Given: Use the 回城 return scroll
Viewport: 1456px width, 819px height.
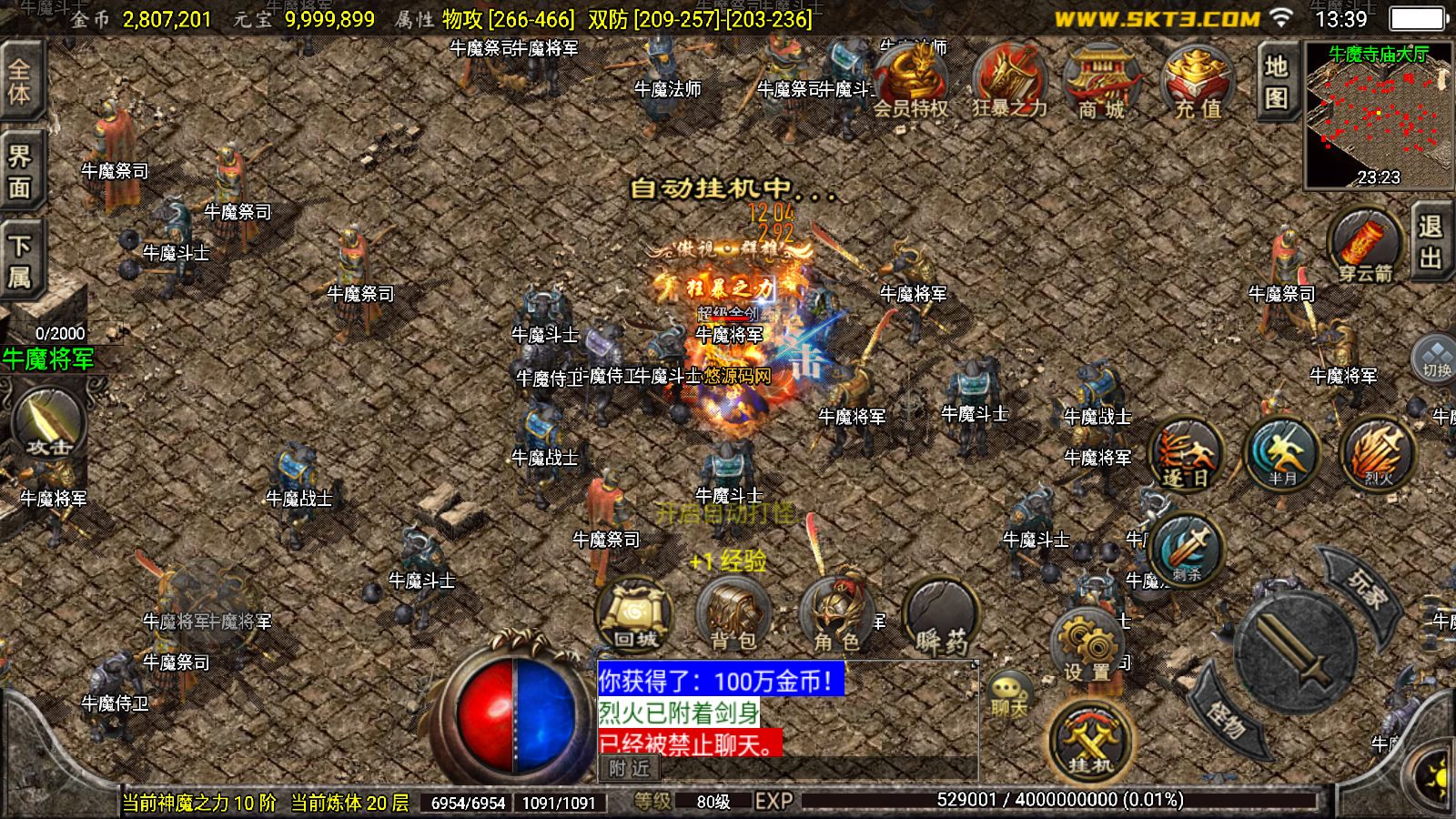Looking at the screenshot, I should pos(635,616).
